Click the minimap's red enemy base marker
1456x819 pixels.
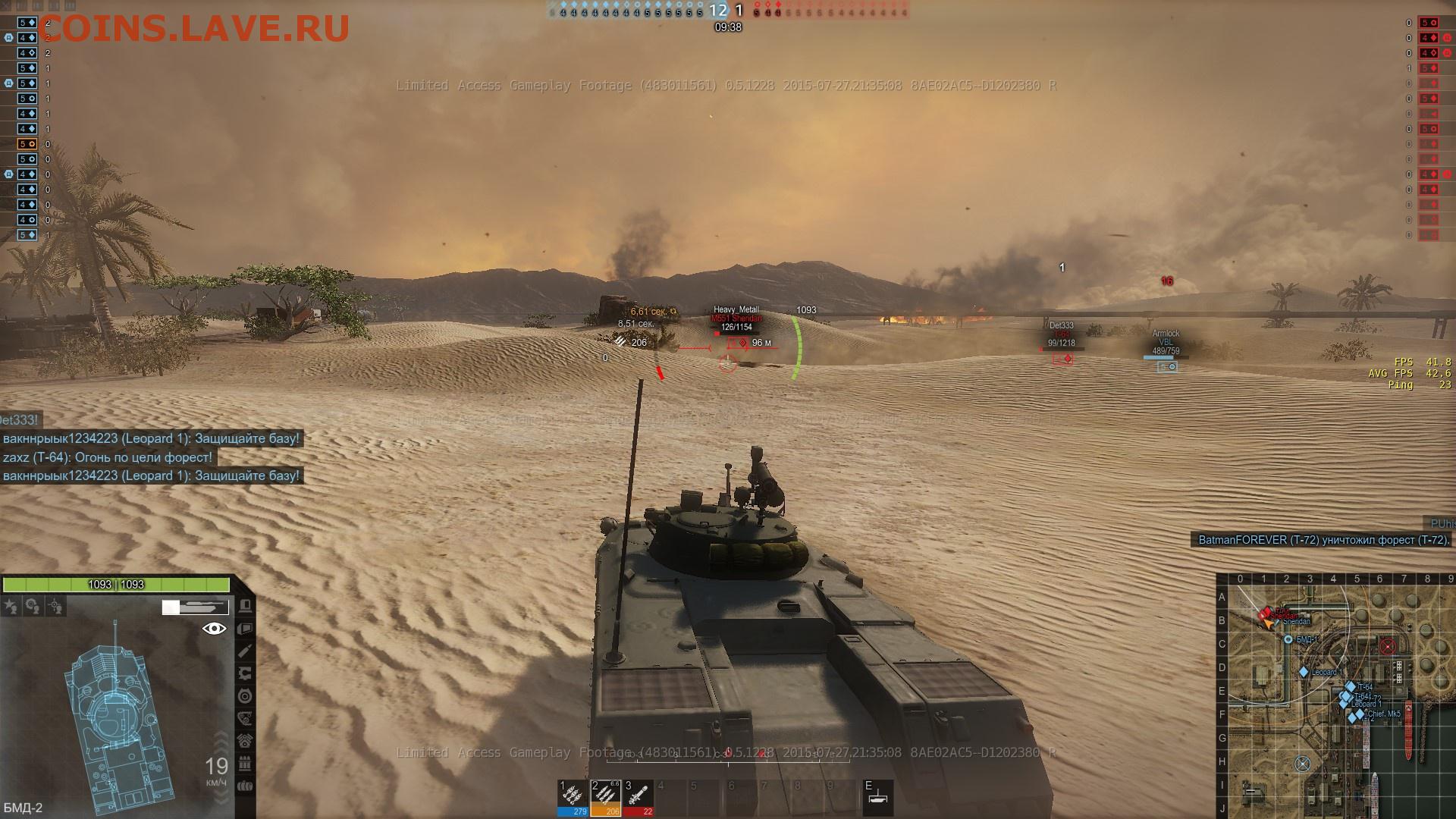coord(1388,646)
